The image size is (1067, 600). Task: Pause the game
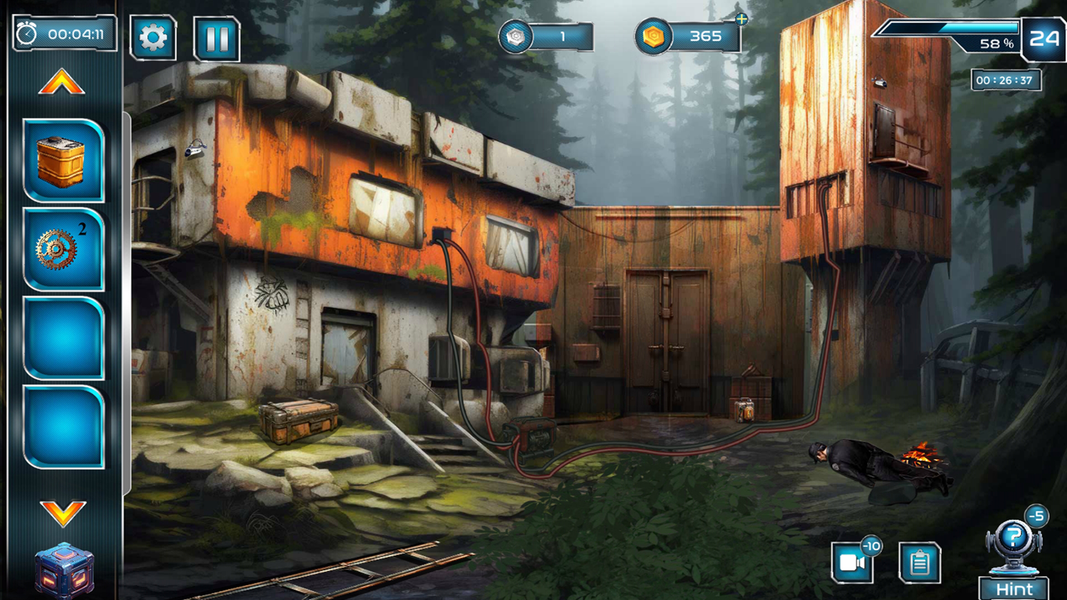216,39
